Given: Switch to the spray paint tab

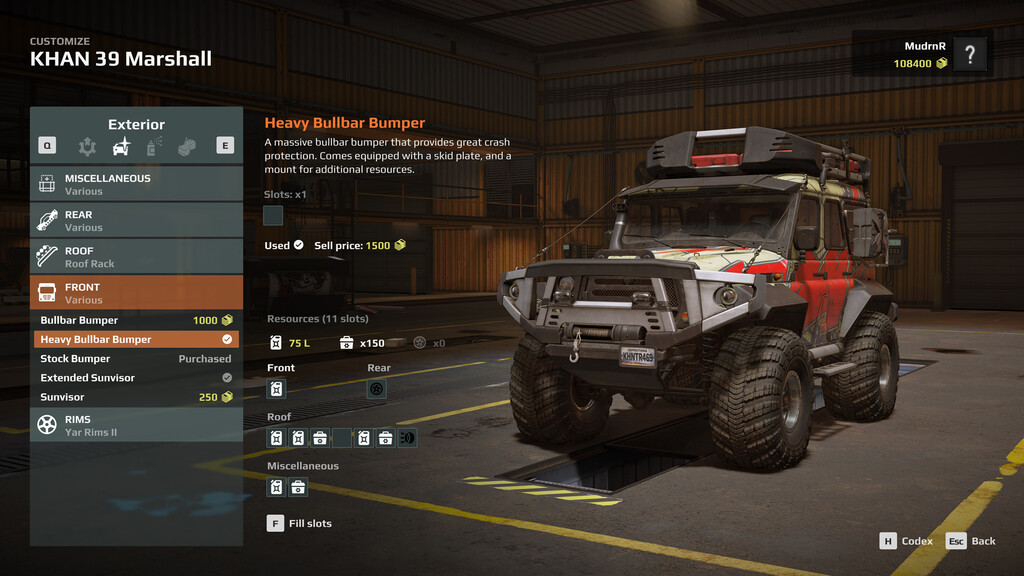Looking at the screenshot, I should 154,147.
